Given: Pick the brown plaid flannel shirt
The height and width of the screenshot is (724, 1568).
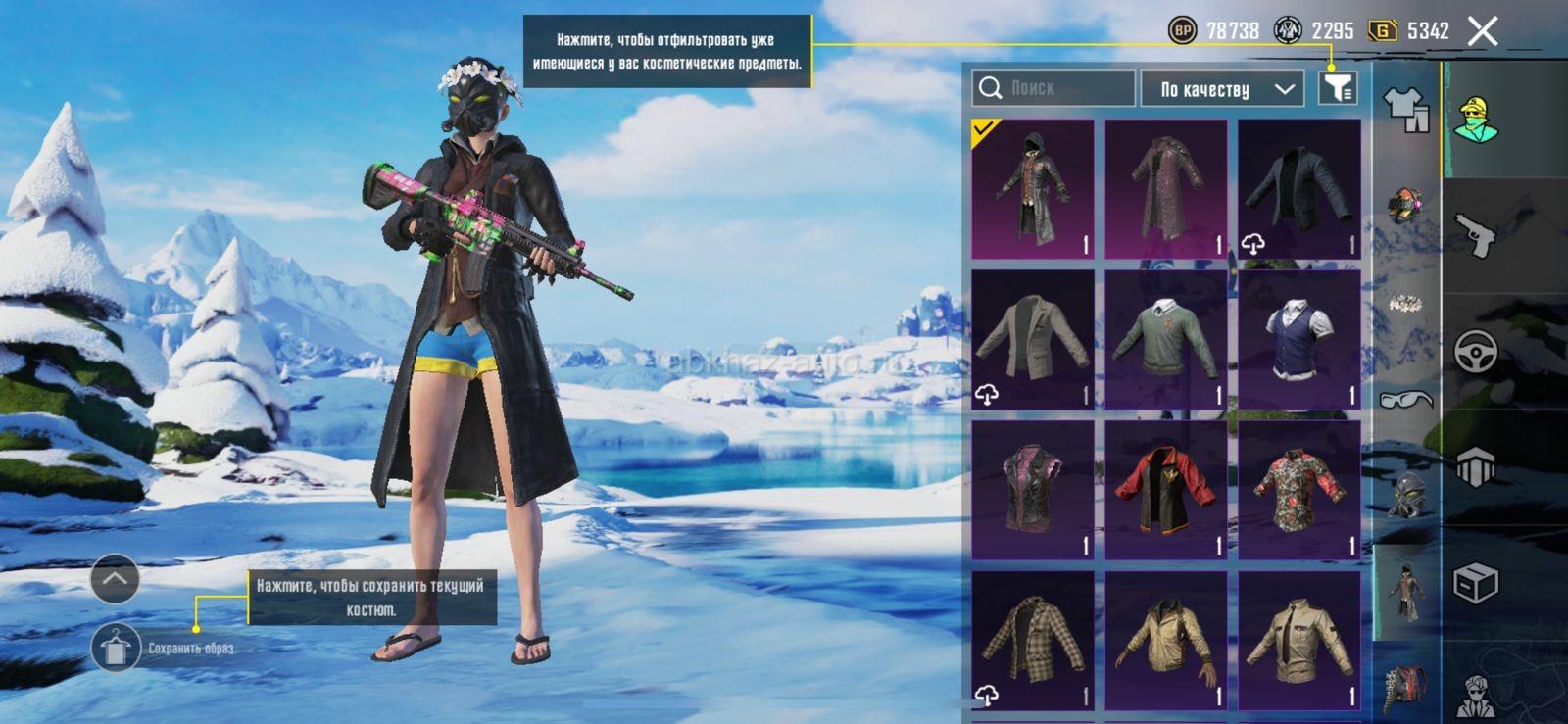Looking at the screenshot, I should point(1032,640).
